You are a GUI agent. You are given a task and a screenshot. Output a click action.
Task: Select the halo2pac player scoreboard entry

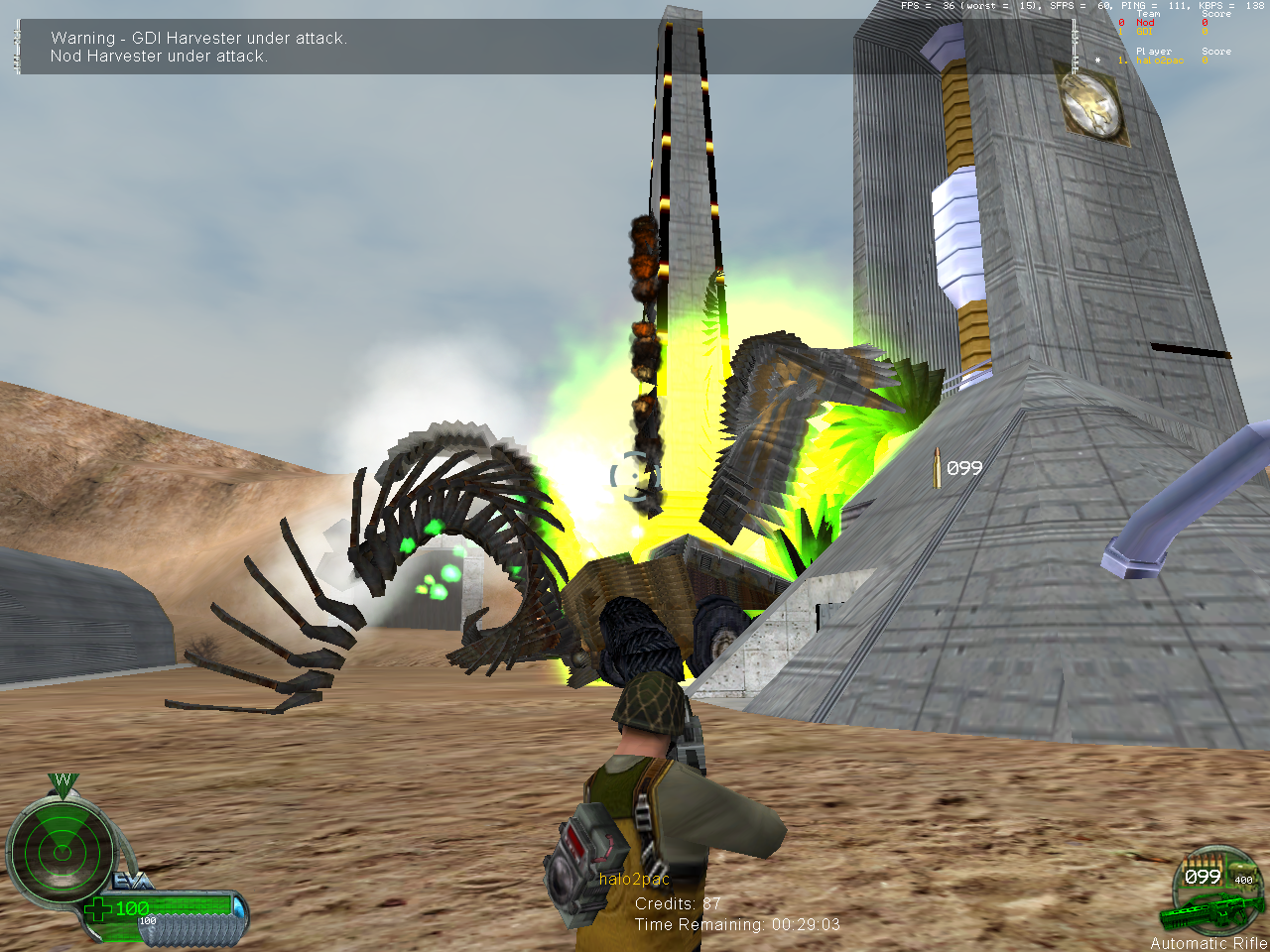1159,60
